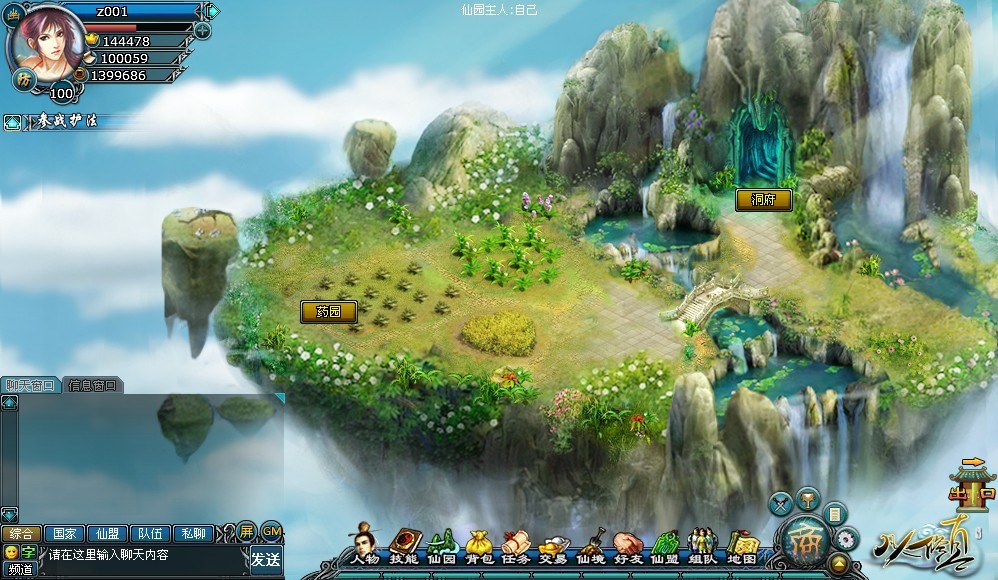
Task: Contact the GM via GM button
Action: (270, 530)
